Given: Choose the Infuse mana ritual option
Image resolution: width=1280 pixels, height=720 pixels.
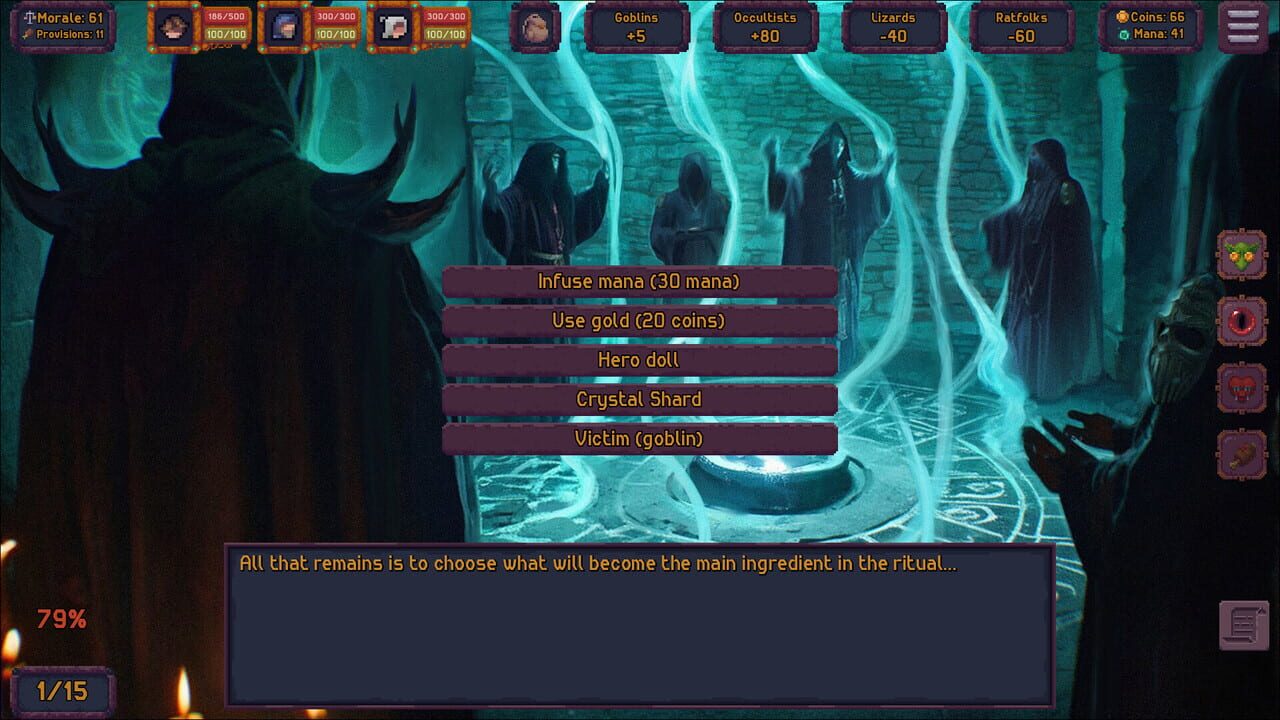Looking at the screenshot, I should coord(639,281).
